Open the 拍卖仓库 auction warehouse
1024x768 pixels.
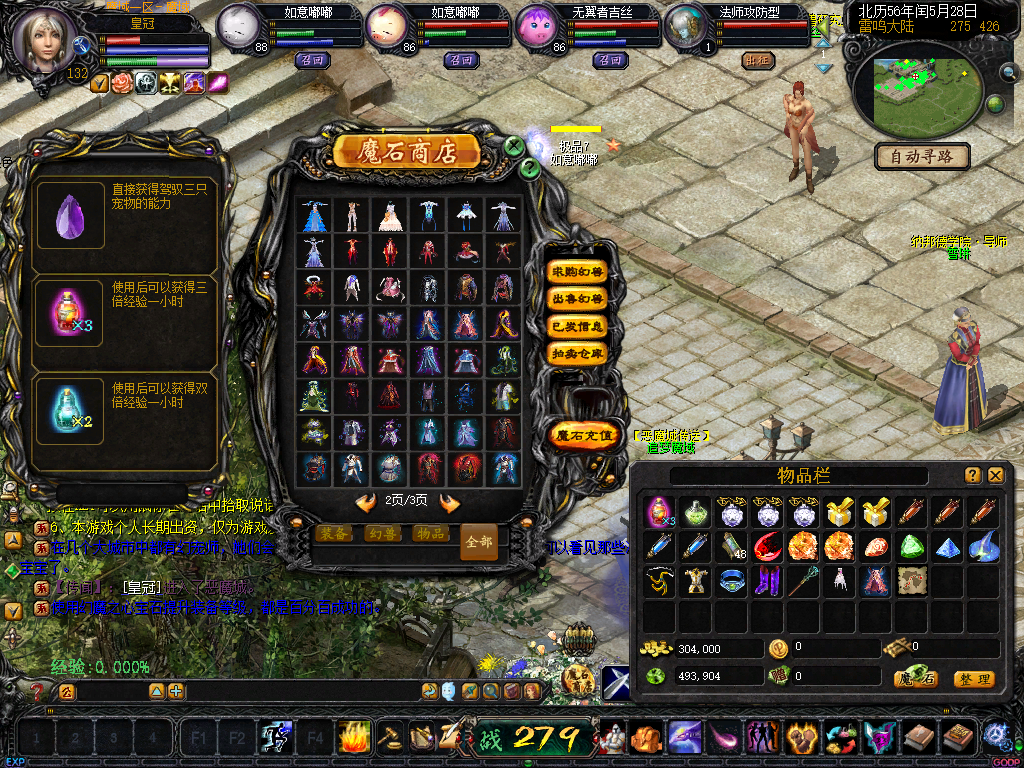578,353
